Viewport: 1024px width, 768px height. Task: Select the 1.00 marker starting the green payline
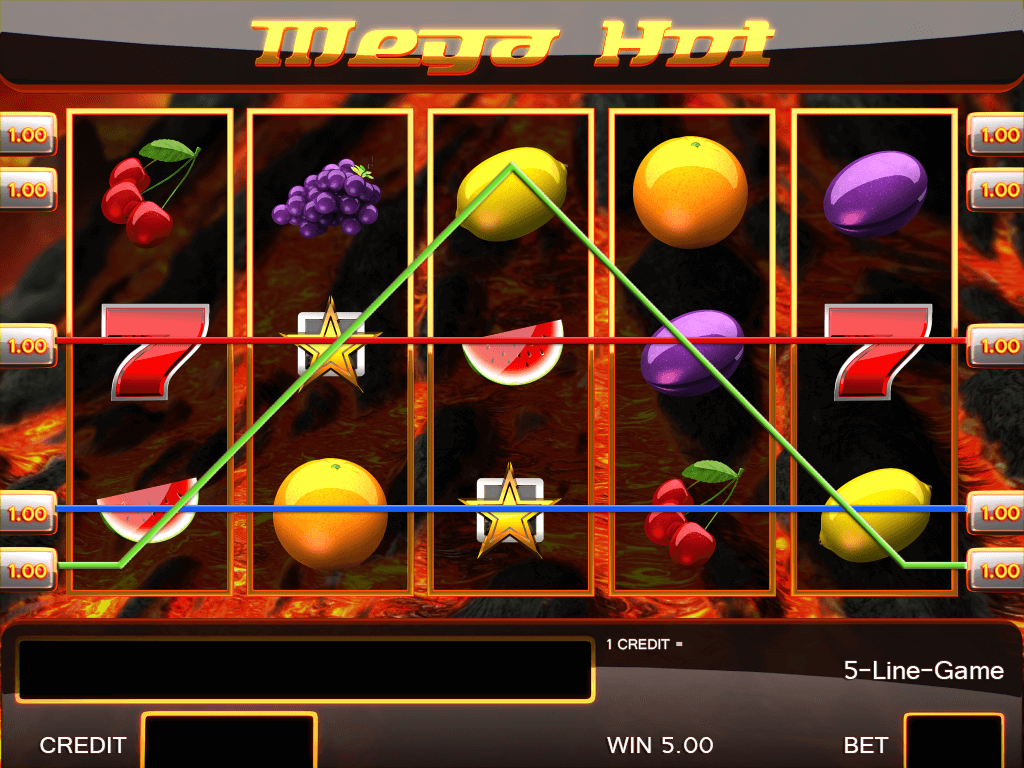click(x=27, y=571)
